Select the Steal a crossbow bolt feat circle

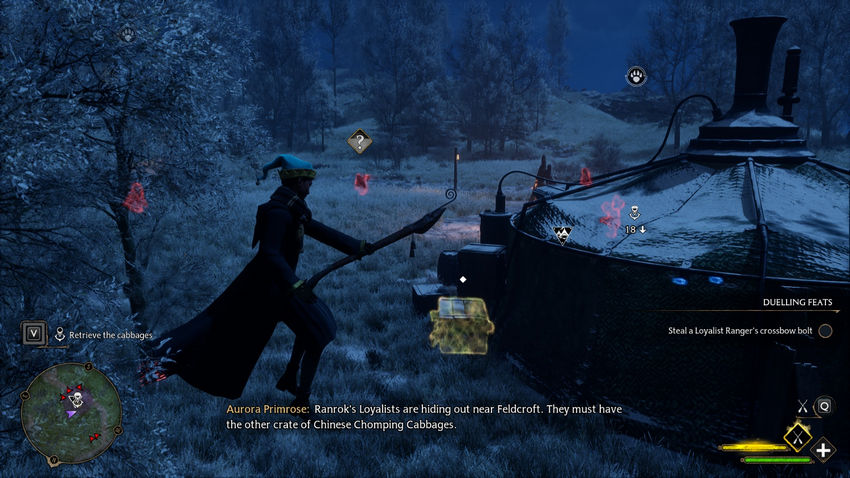point(825,331)
